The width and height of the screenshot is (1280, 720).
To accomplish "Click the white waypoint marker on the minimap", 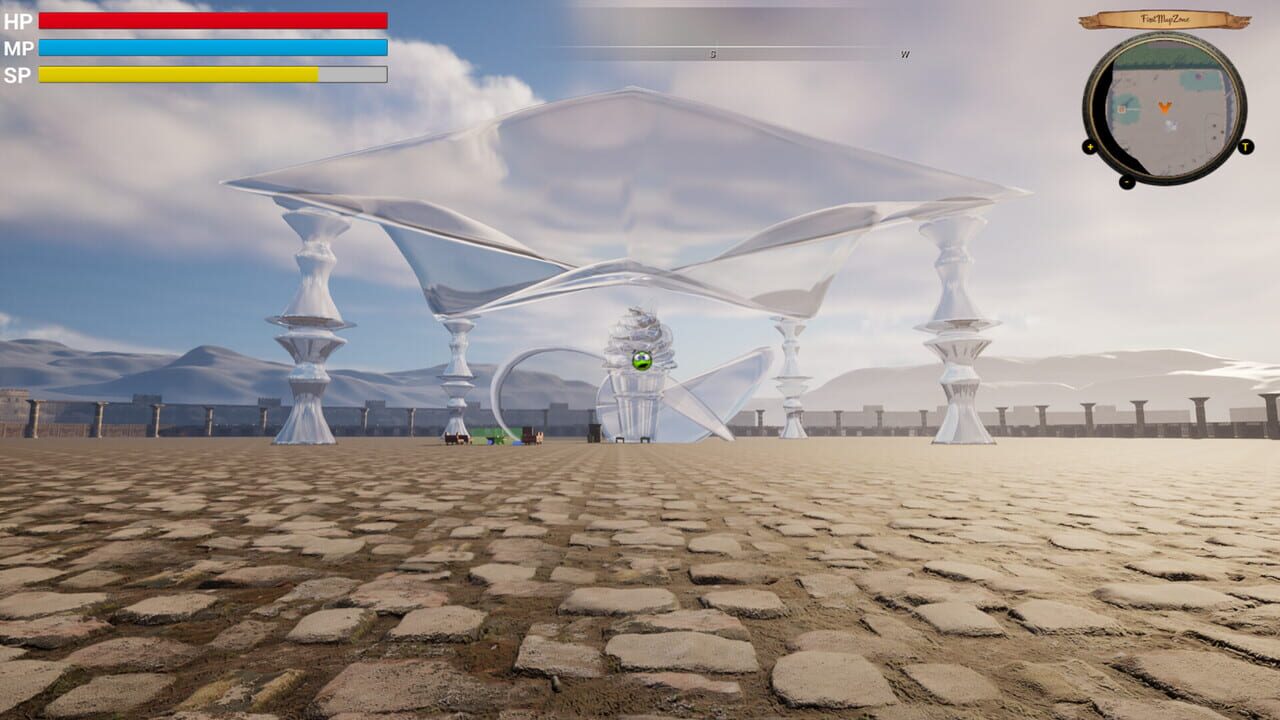I will [x=1170, y=124].
